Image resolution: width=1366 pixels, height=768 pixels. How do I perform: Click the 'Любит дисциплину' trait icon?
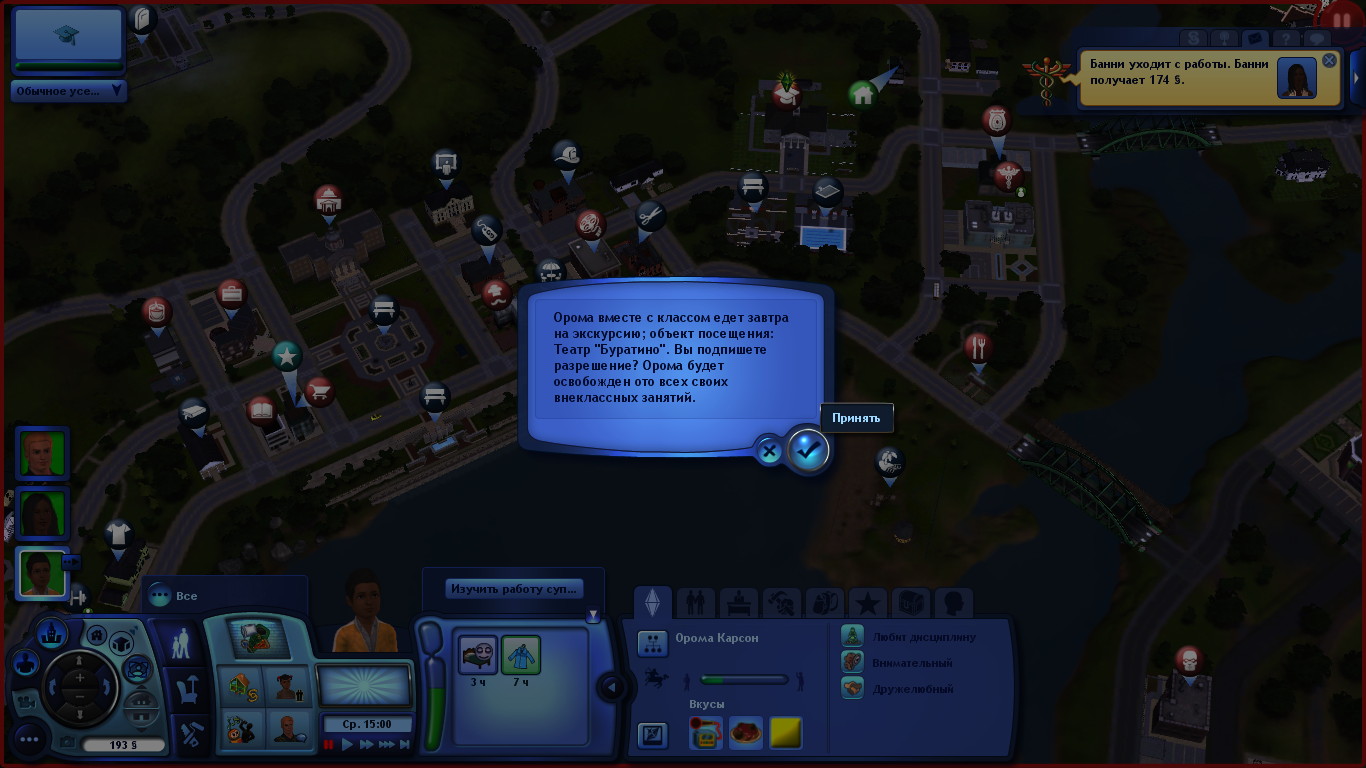coord(852,637)
